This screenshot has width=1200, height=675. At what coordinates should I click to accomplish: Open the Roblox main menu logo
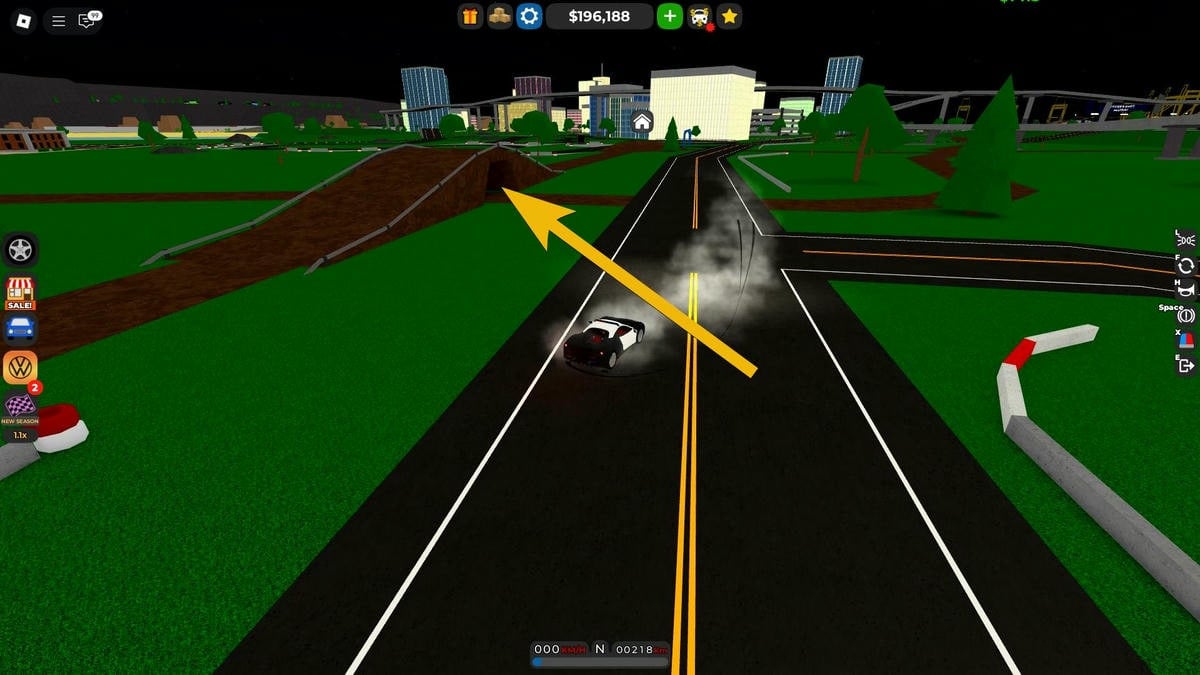coord(22,20)
